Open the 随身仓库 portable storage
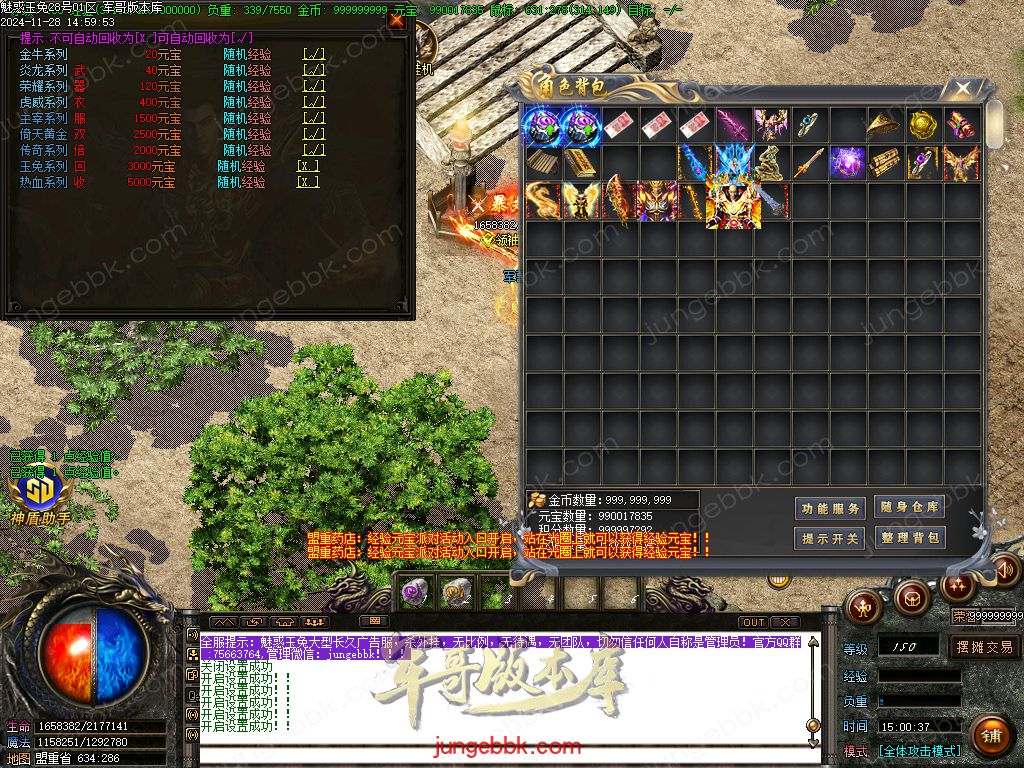 (909, 507)
